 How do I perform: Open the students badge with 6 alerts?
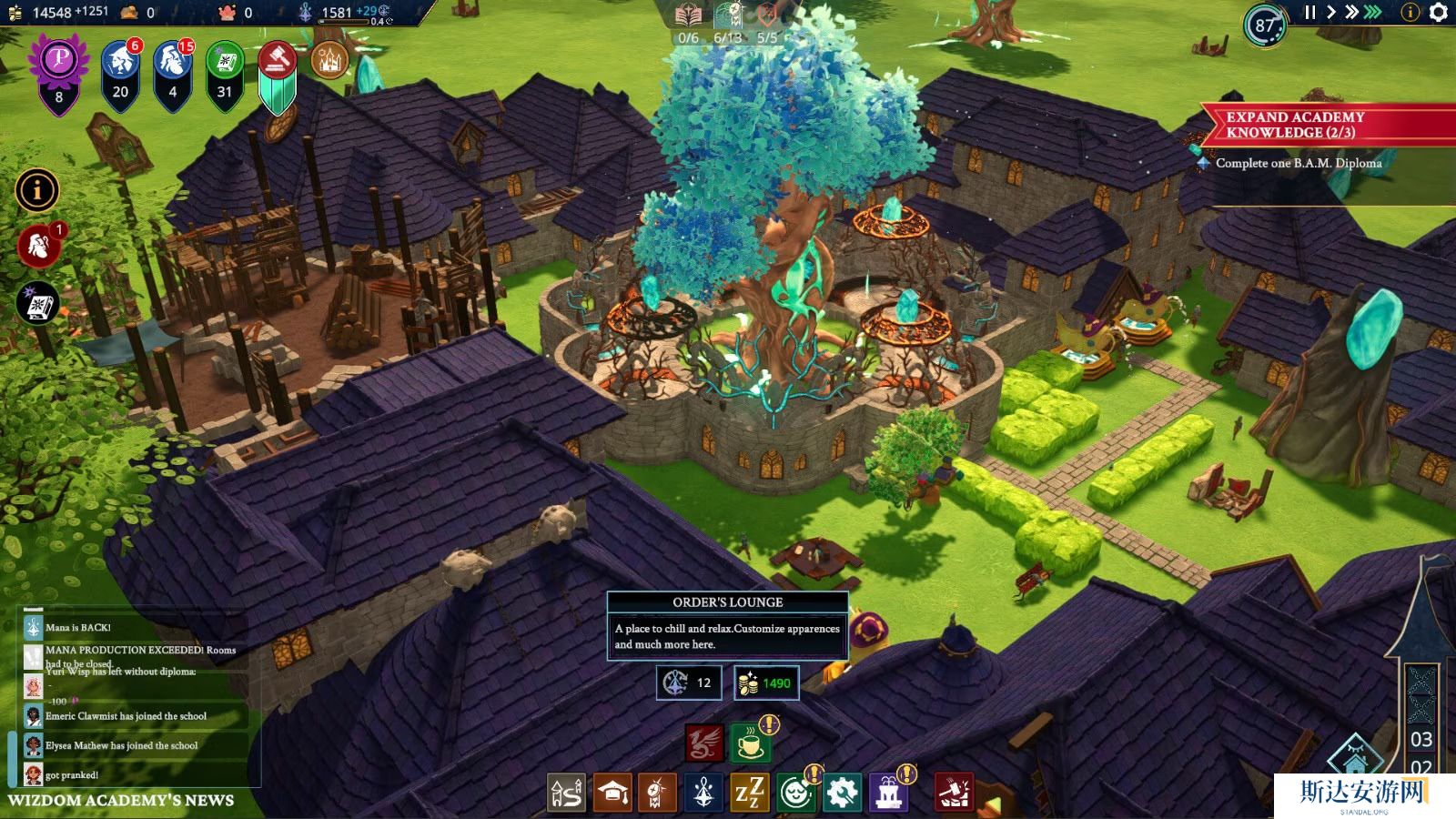click(120, 64)
